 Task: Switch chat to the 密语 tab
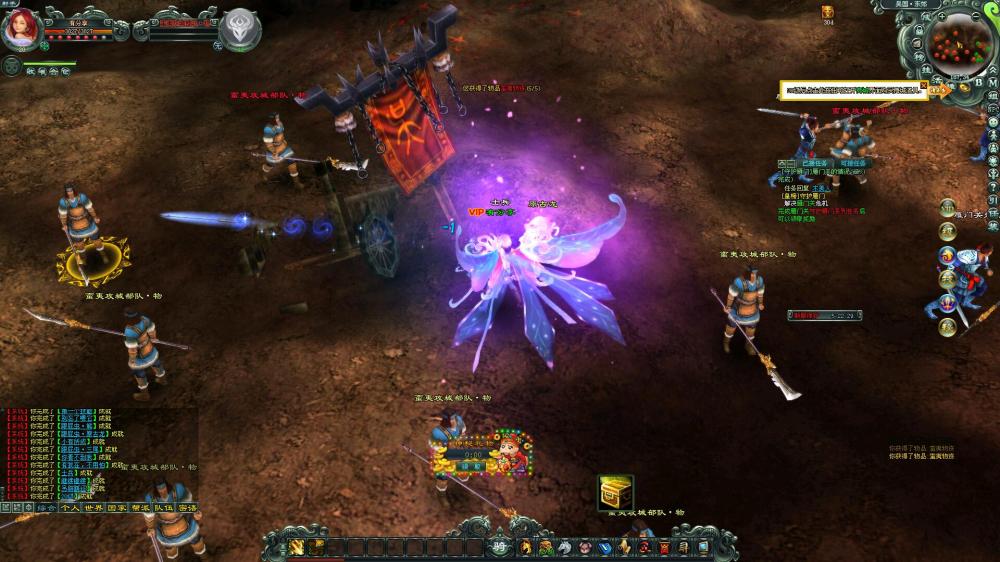point(187,508)
